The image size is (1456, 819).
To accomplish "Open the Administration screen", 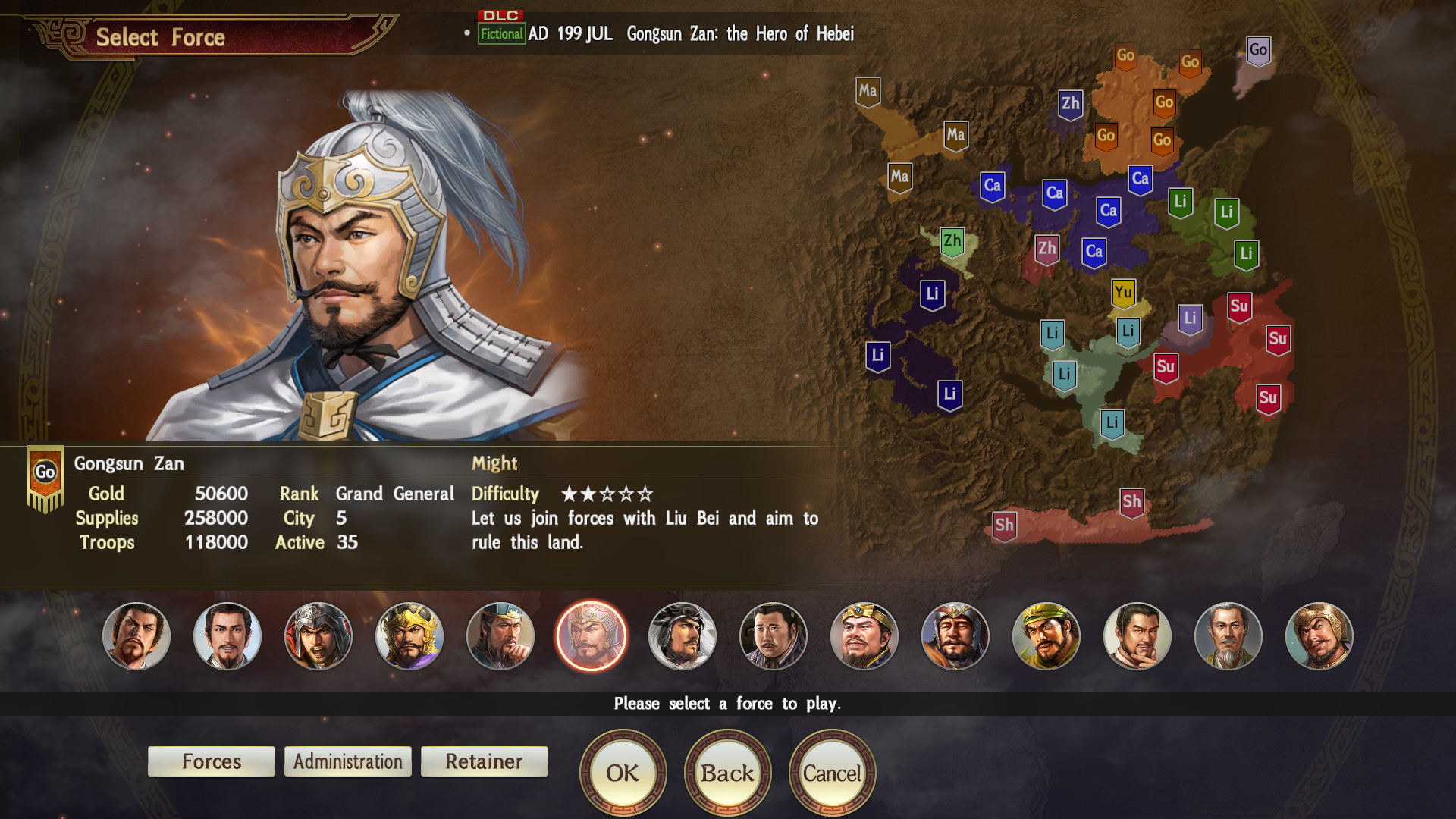I will (347, 761).
